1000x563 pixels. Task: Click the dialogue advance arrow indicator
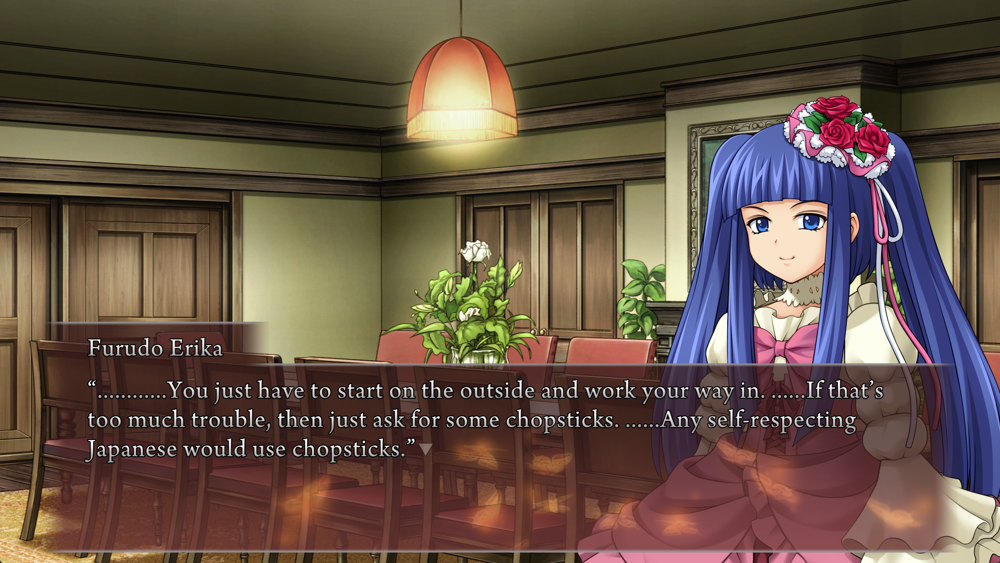click(x=425, y=450)
